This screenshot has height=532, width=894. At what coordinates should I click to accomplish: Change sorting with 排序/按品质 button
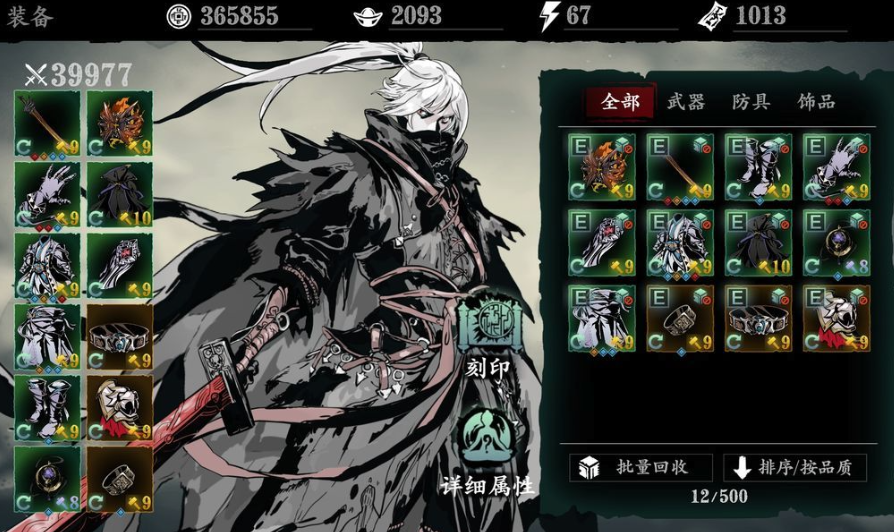pos(796,467)
